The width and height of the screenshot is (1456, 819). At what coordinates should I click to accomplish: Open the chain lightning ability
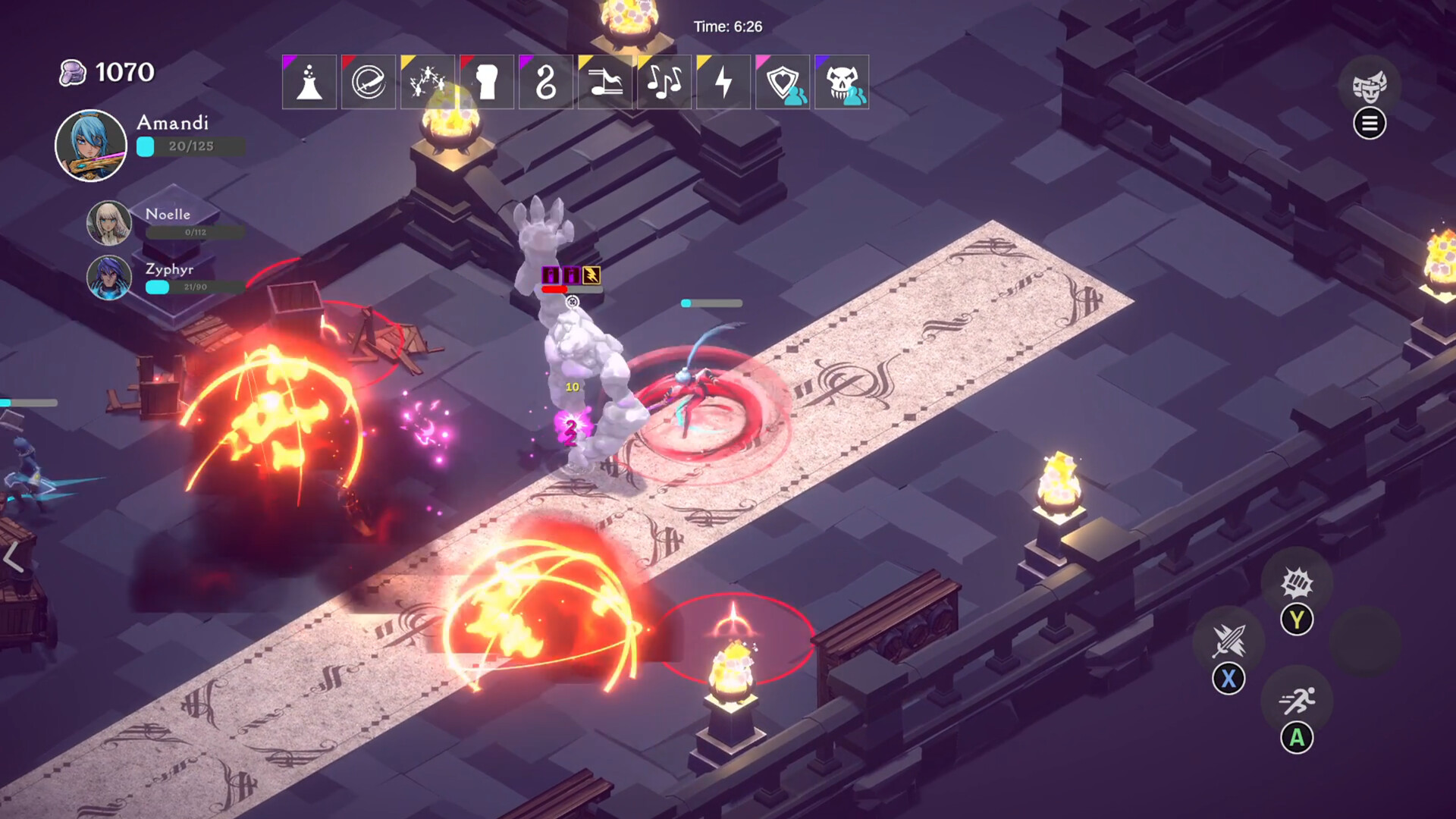click(428, 82)
